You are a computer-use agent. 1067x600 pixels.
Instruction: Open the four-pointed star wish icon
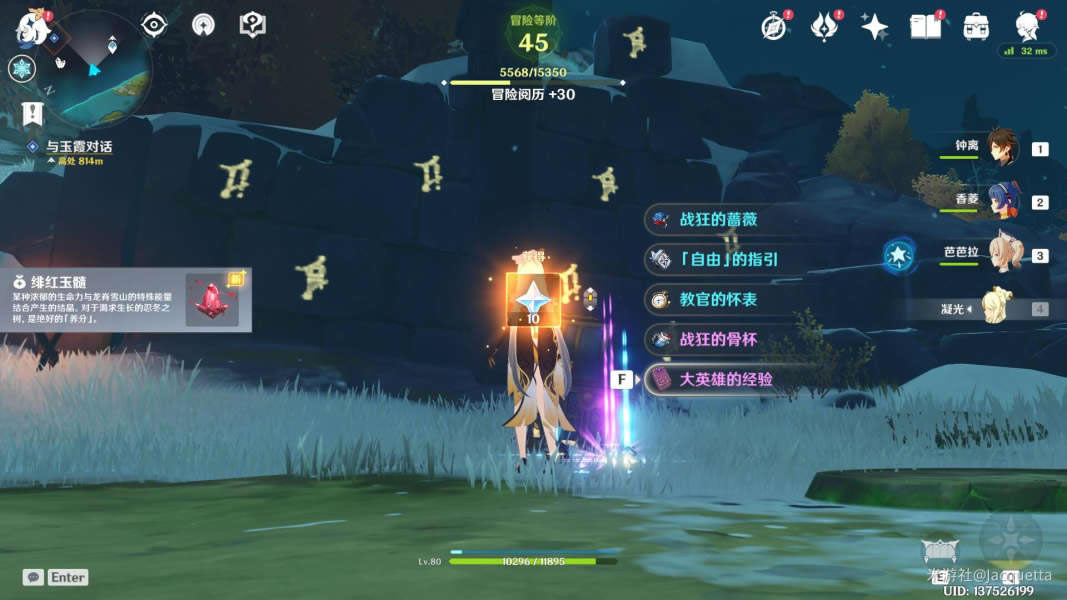point(874,27)
